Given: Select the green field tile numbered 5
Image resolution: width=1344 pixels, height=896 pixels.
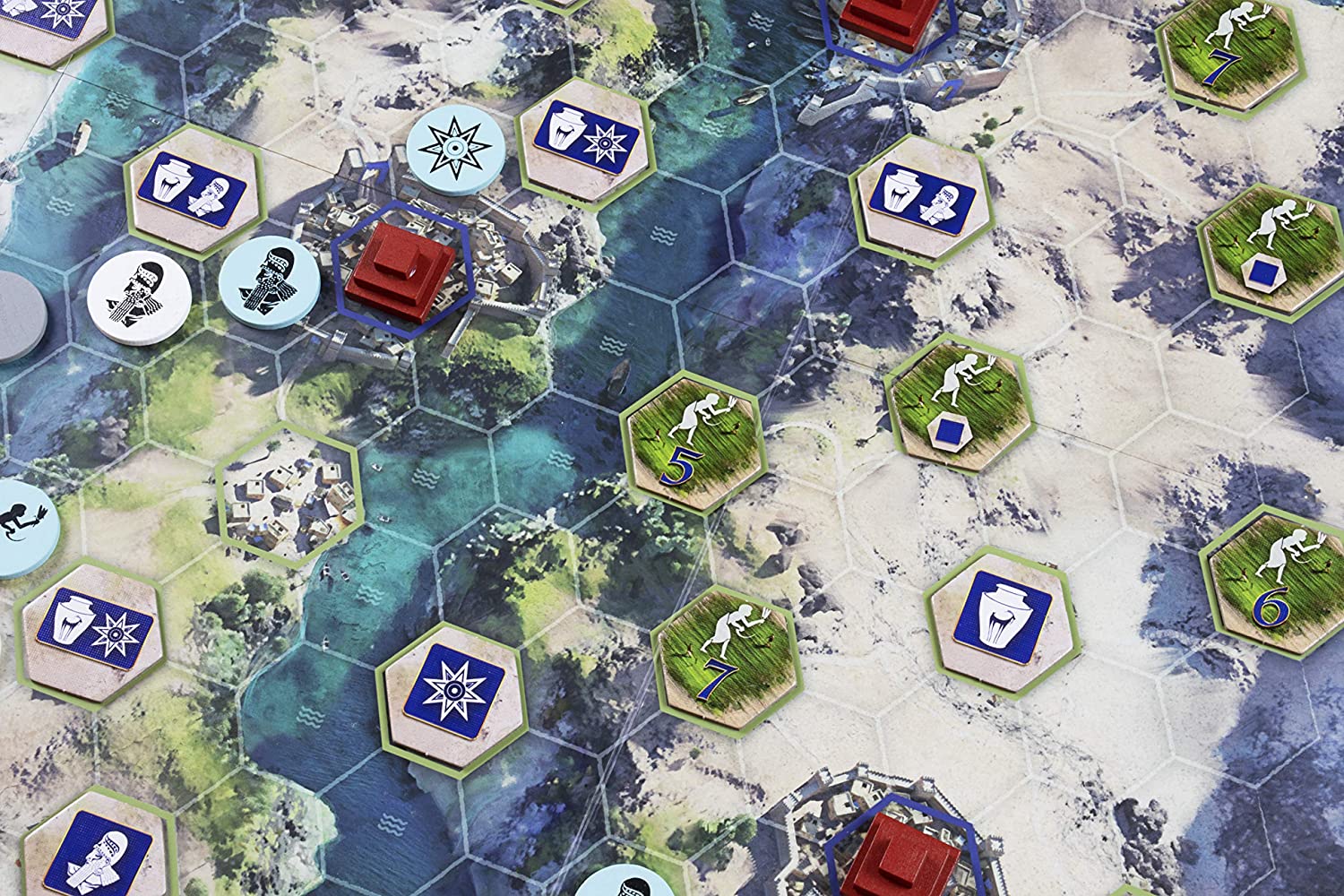Looking at the screenshot, I should click(x=691, y=444).
